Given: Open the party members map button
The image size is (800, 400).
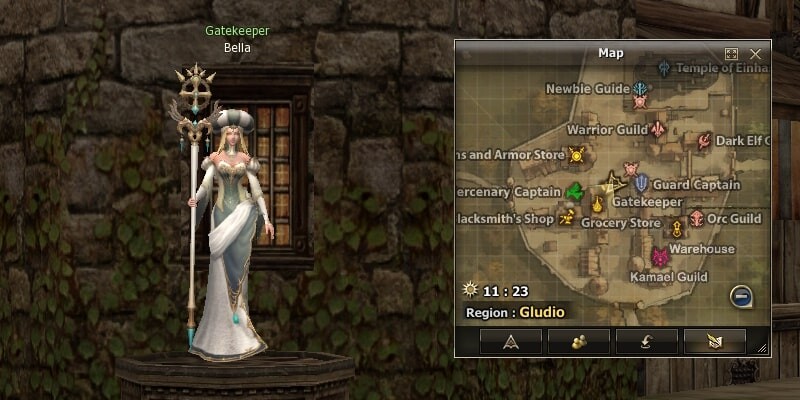Looking at the screenshot, I should (579, 342).
